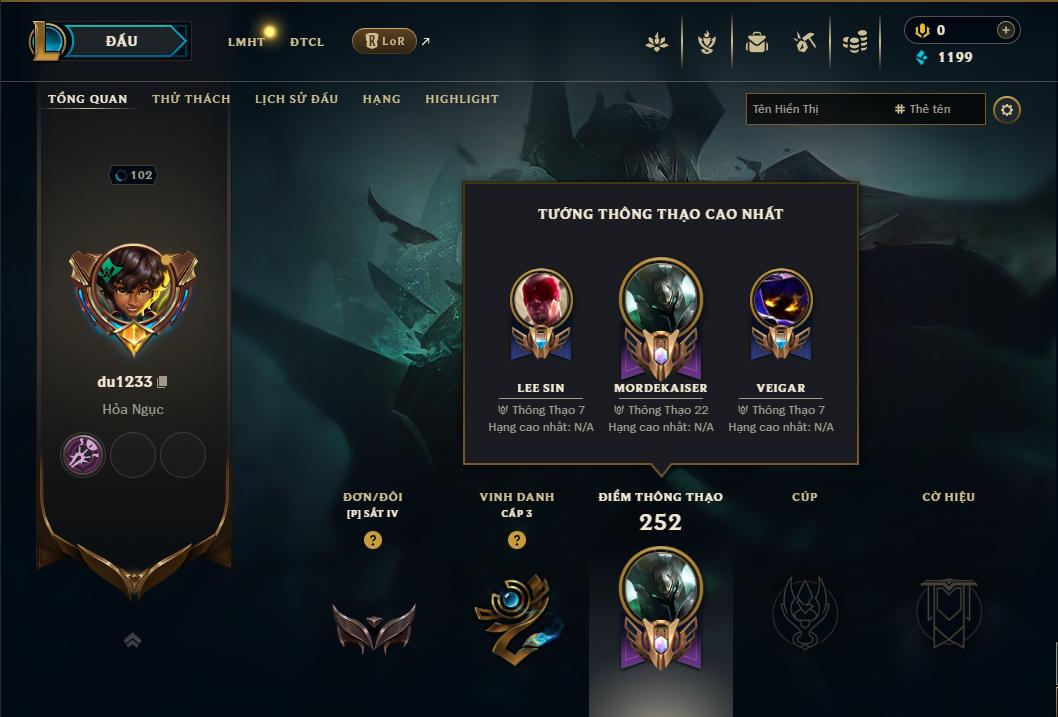View the CÚP trophy emblem
This screenshot has width=1058, height=717.
coord(804,612)
